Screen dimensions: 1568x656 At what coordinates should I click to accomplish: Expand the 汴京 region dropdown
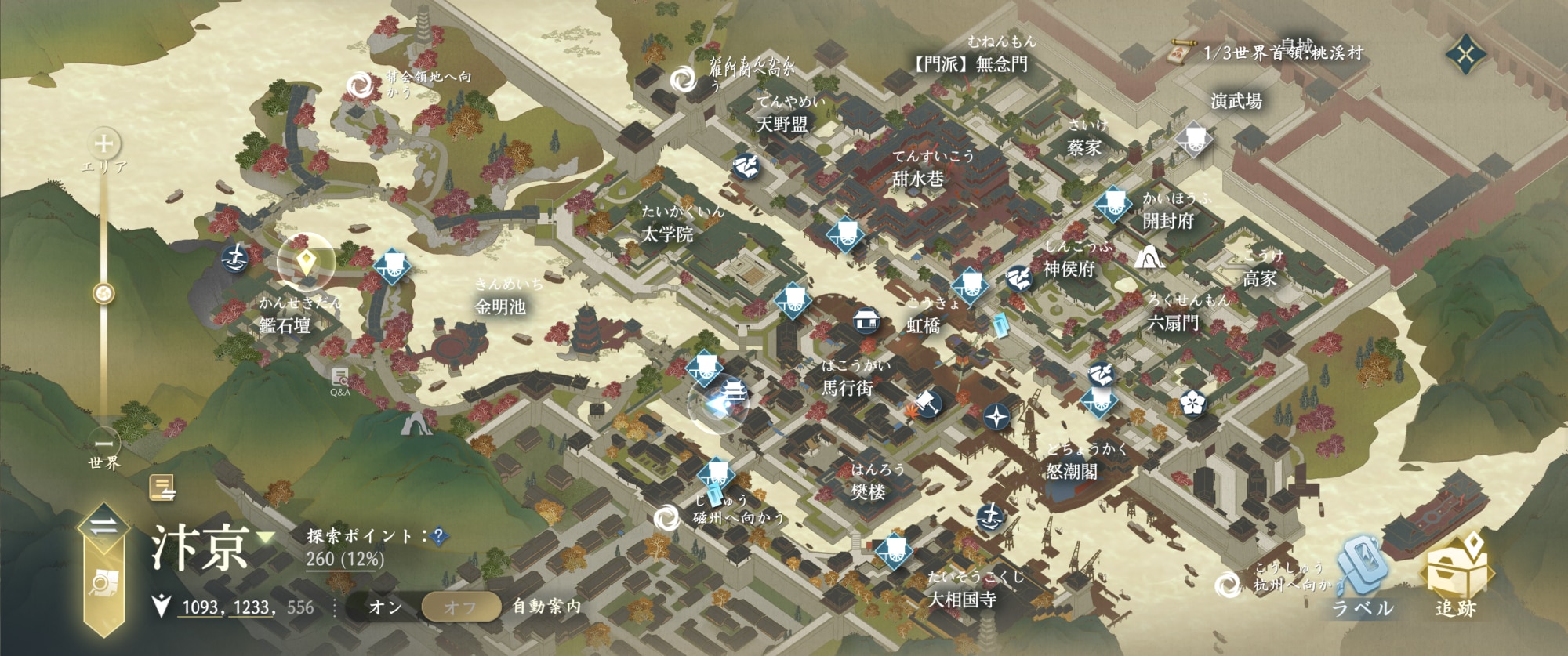coord(266,538)
